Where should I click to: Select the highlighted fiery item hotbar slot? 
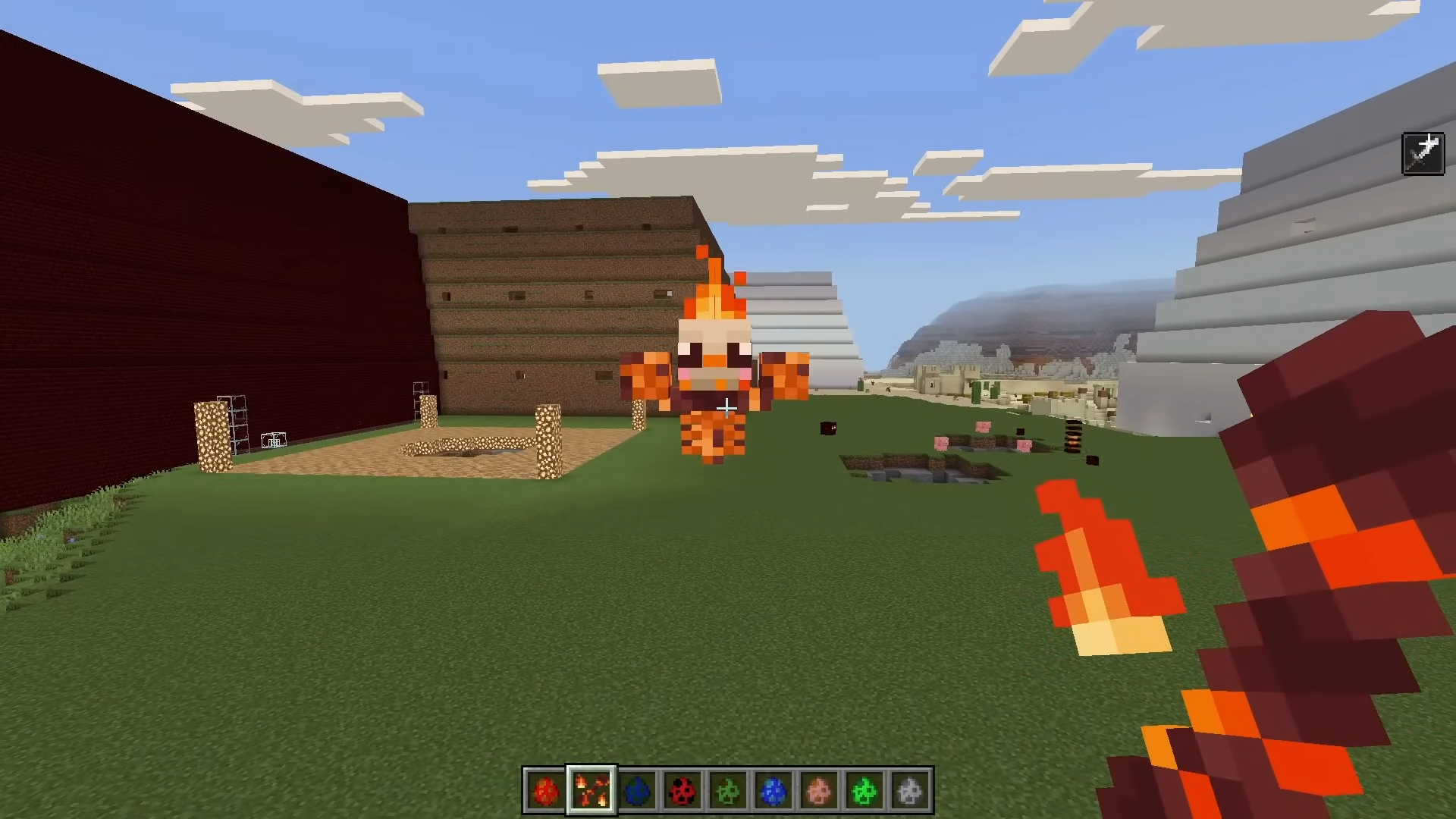point(591,791)
